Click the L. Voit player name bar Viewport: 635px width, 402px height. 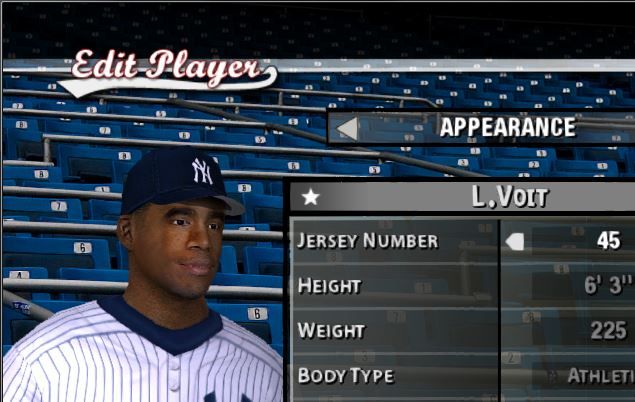[x=509, y=197]
